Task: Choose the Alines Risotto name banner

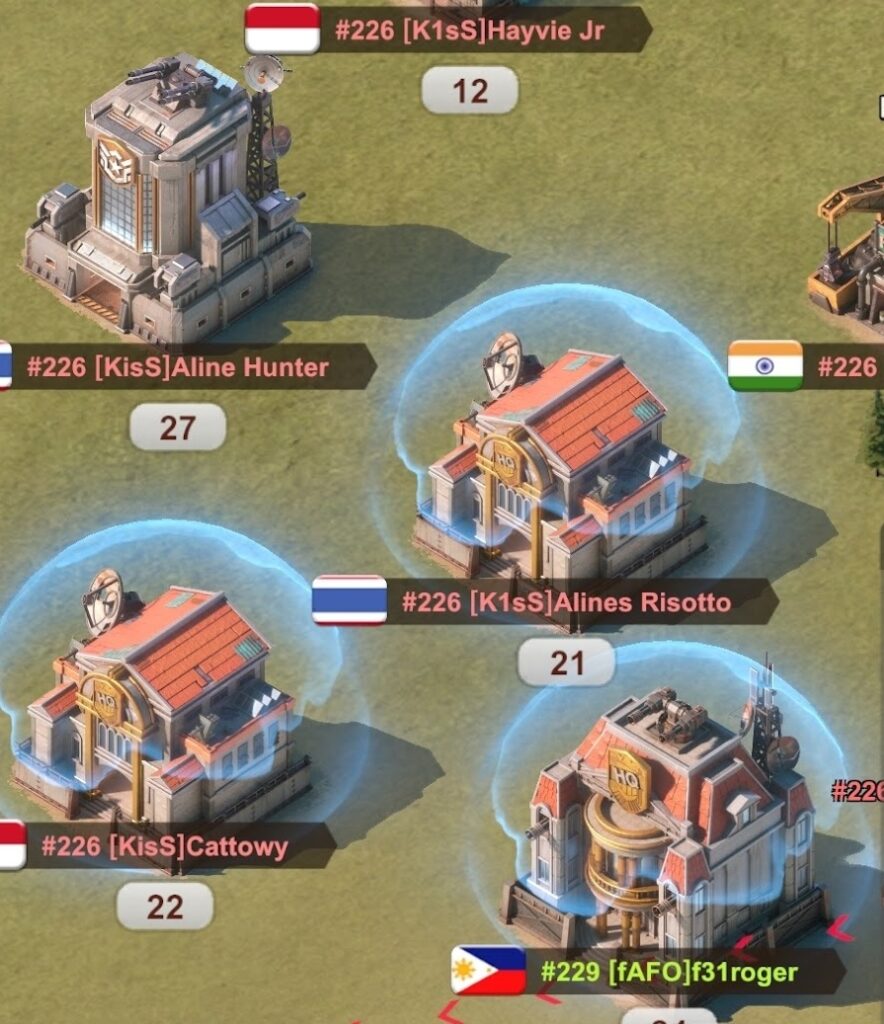Action: [565, 602]
